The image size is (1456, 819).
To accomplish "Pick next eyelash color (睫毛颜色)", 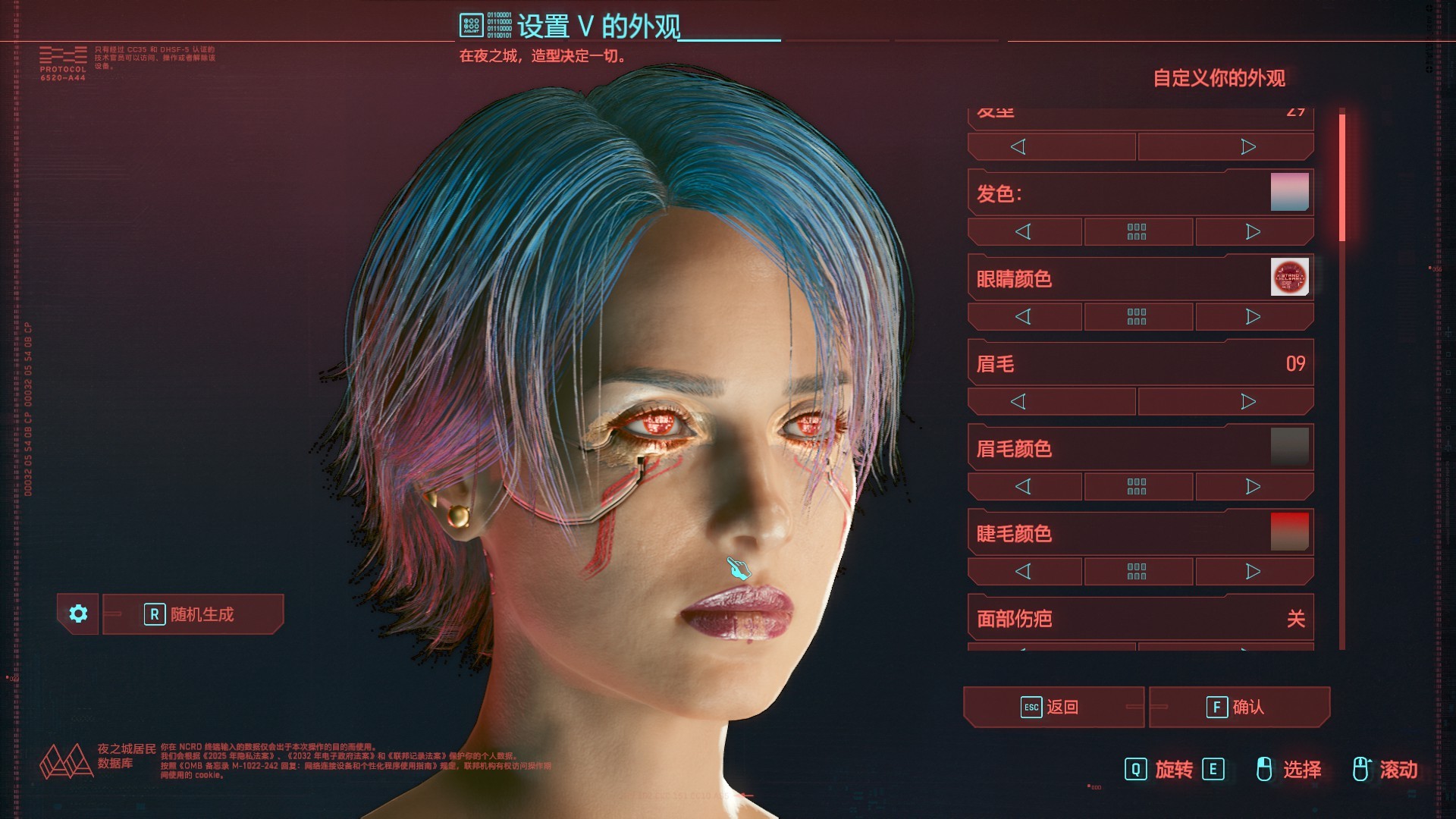I will (1254, 571).
